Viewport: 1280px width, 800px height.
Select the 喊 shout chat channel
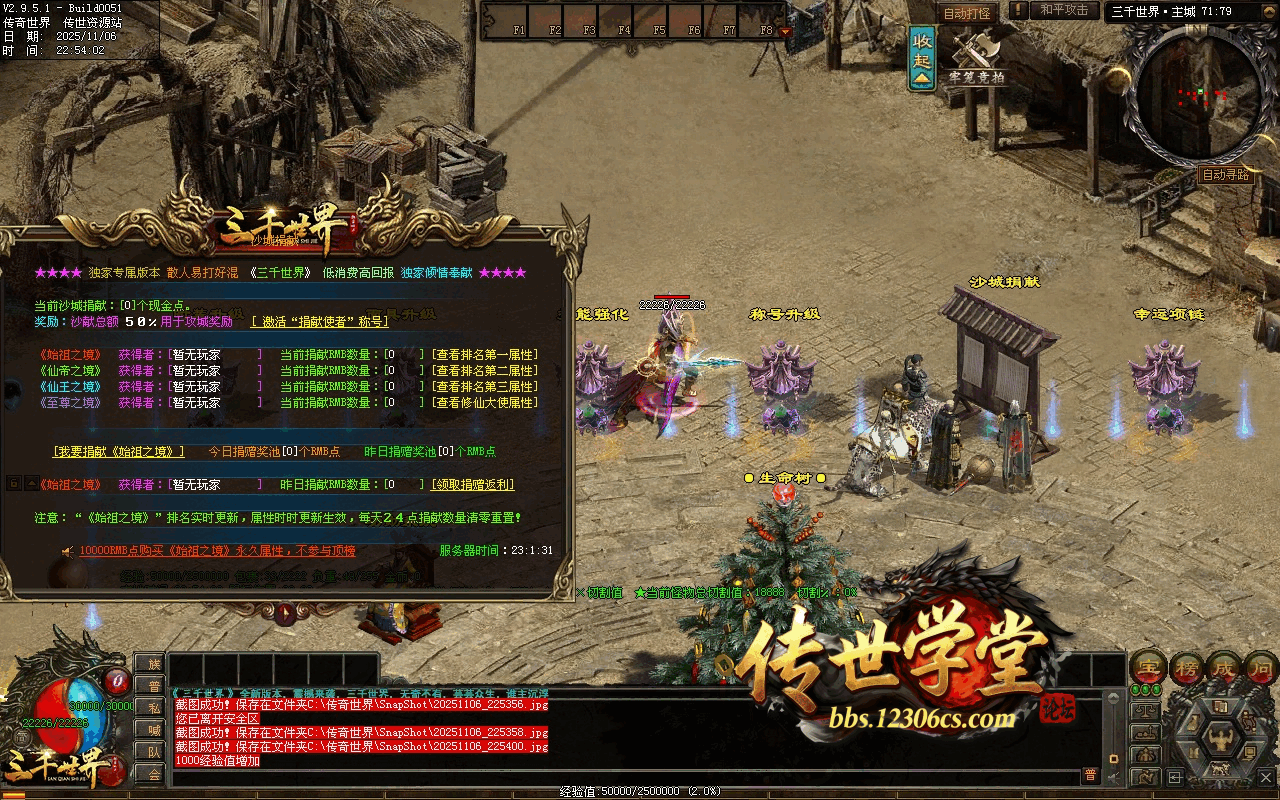click(150, 730)
